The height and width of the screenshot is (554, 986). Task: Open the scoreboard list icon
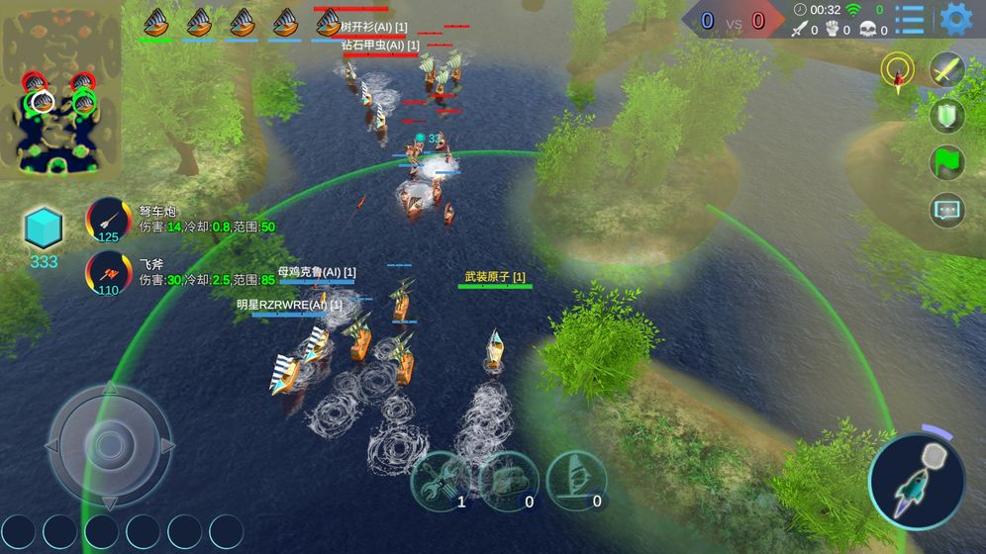(910, 18)
